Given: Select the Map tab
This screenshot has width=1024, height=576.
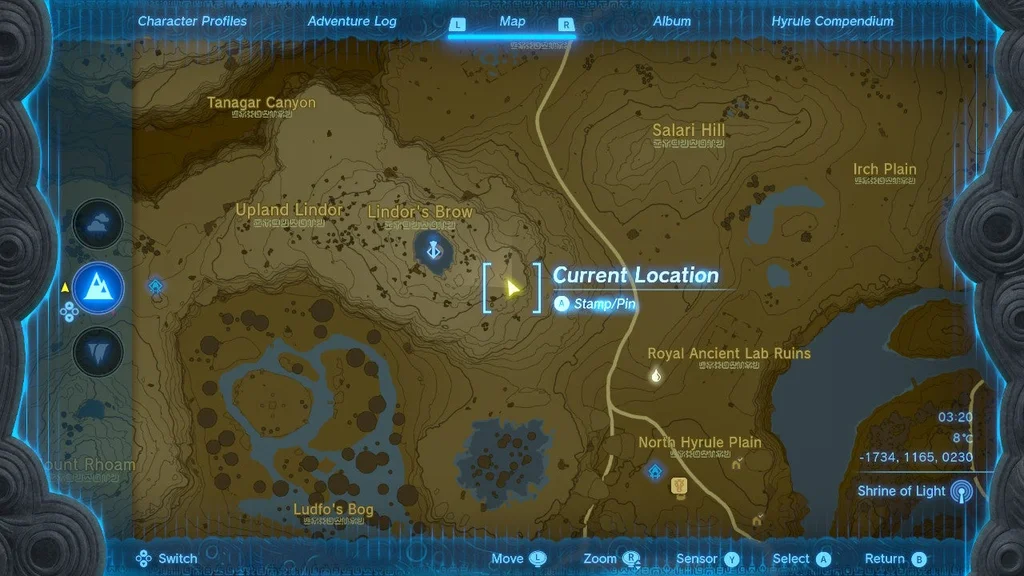Looking at the screenshot, I should click(512, 21).
